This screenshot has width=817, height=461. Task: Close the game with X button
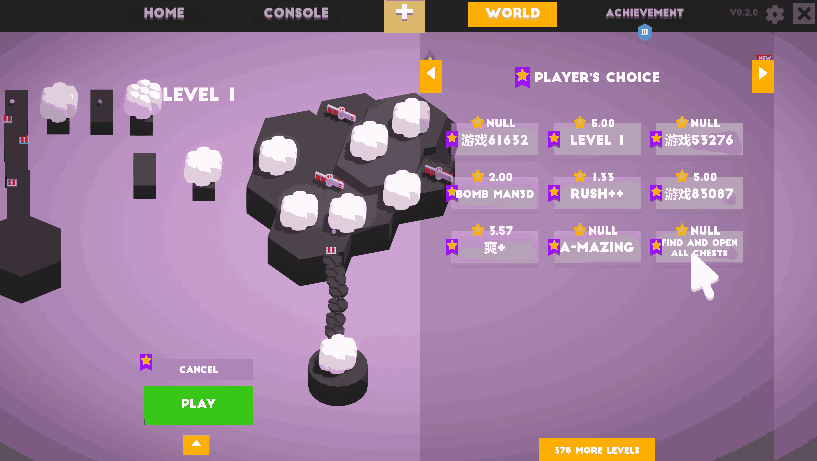[803, 14]
